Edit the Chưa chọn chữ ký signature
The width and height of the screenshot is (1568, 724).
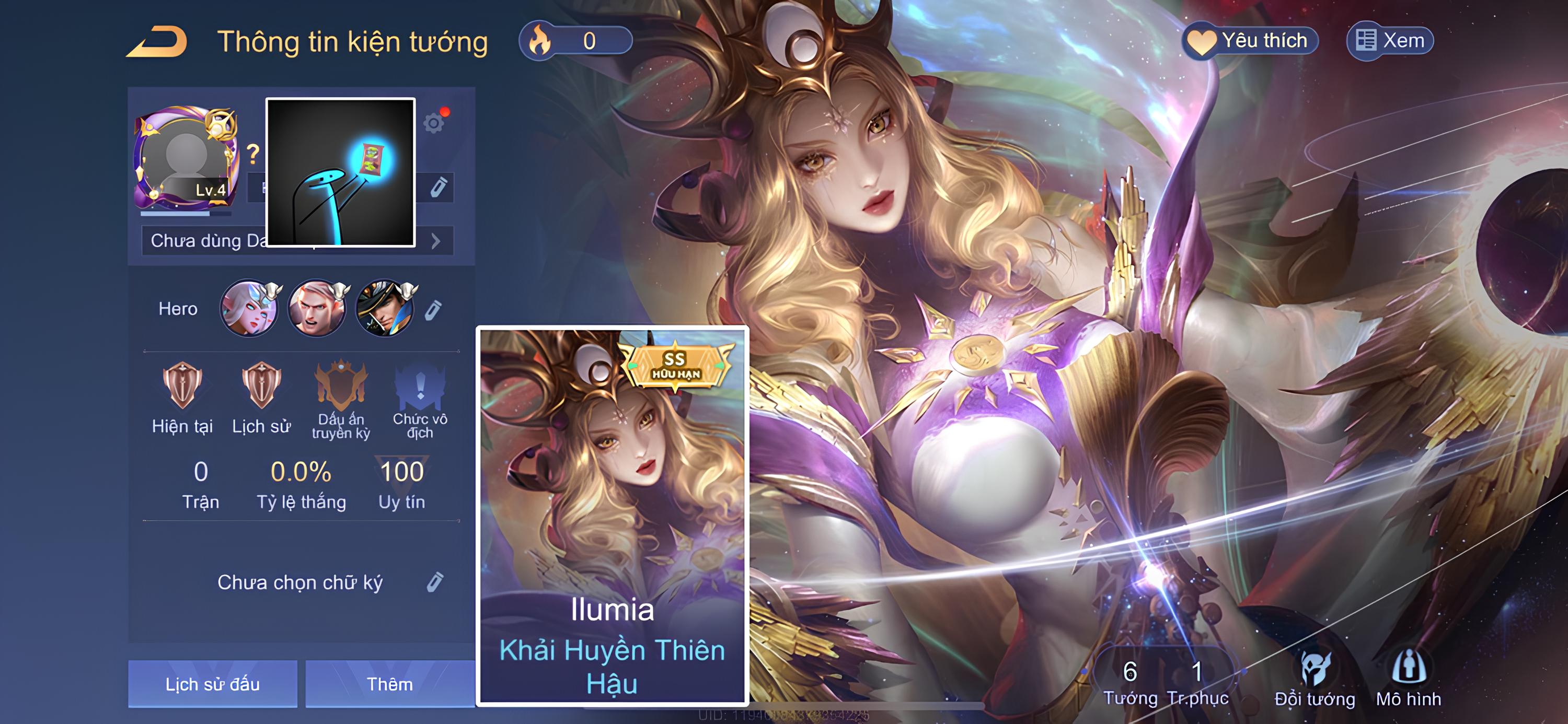coord(435,582)
